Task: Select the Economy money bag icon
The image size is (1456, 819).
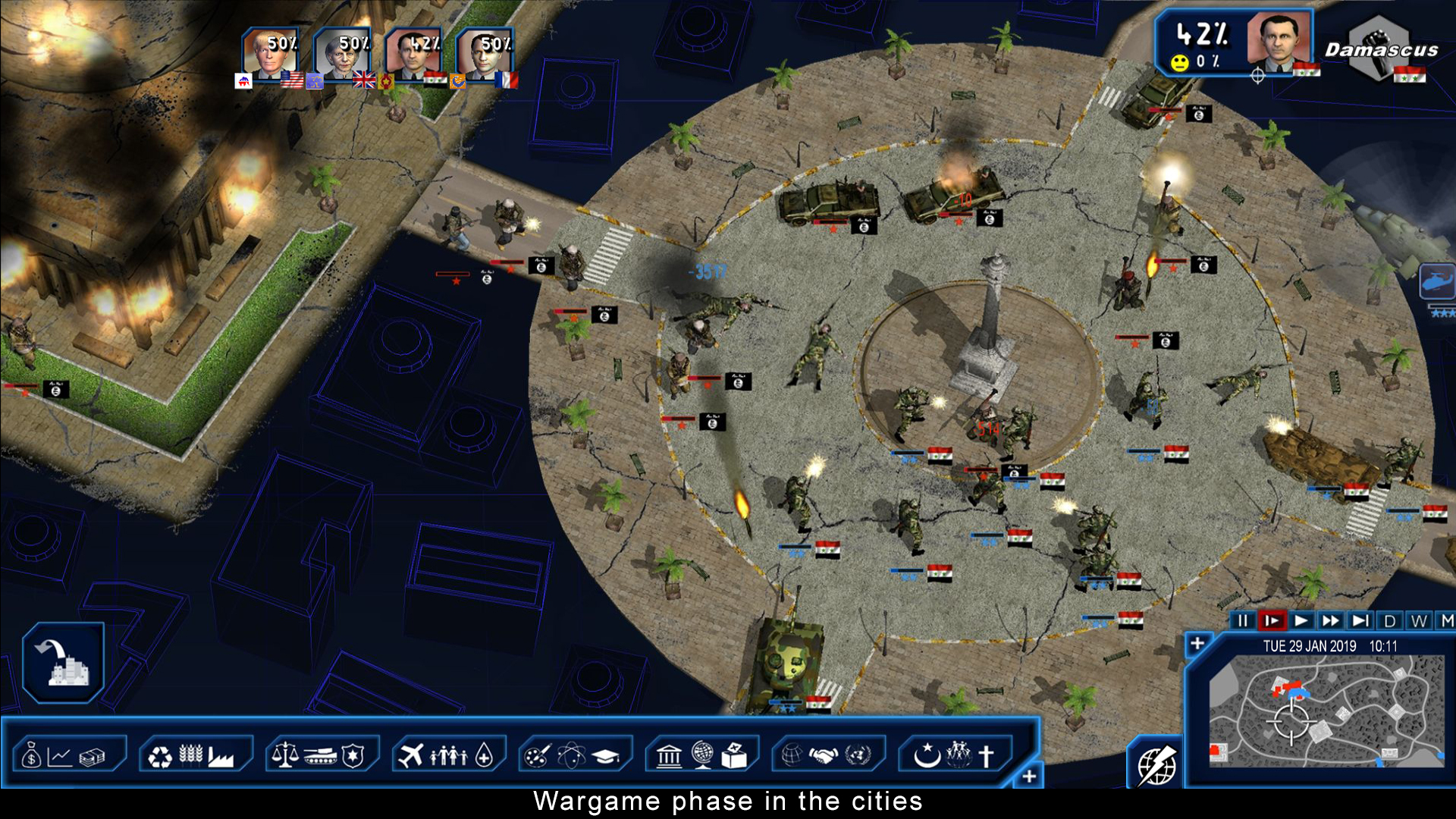Action: coord(31,755)
